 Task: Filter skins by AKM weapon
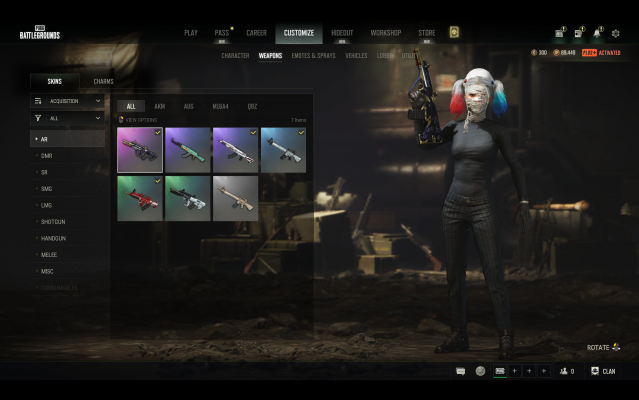[x=160, y=106]
